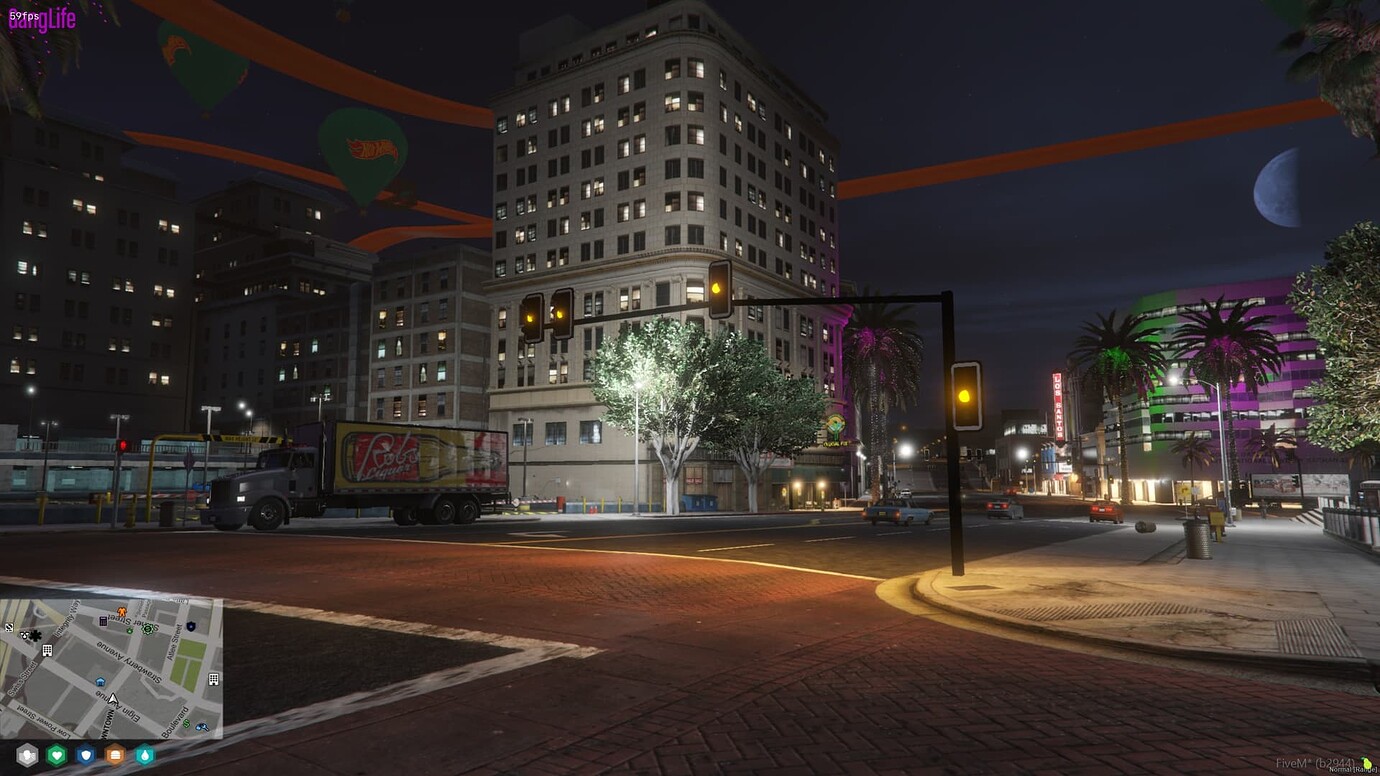This screenshot has height=776, width=1380.
Task: Click the orange burger hunger icon
Action: tap(115, 755)
